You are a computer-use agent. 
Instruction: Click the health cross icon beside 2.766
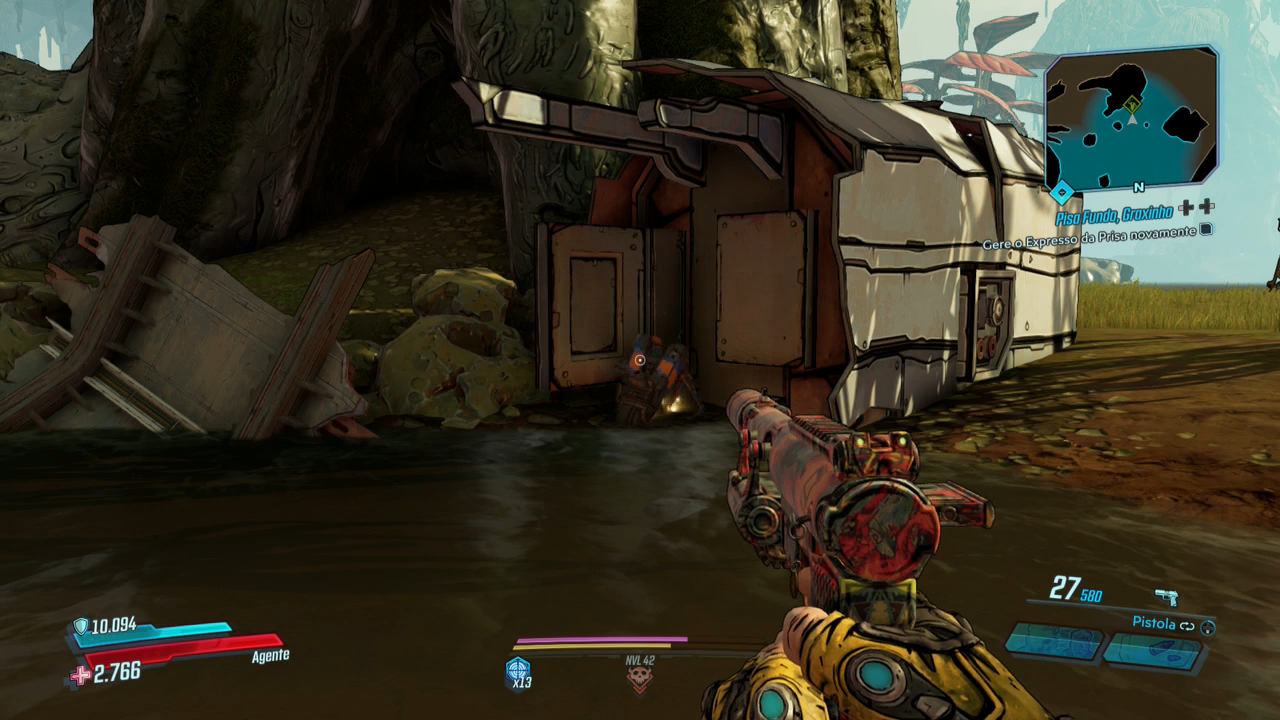click(x=80, y=676)
